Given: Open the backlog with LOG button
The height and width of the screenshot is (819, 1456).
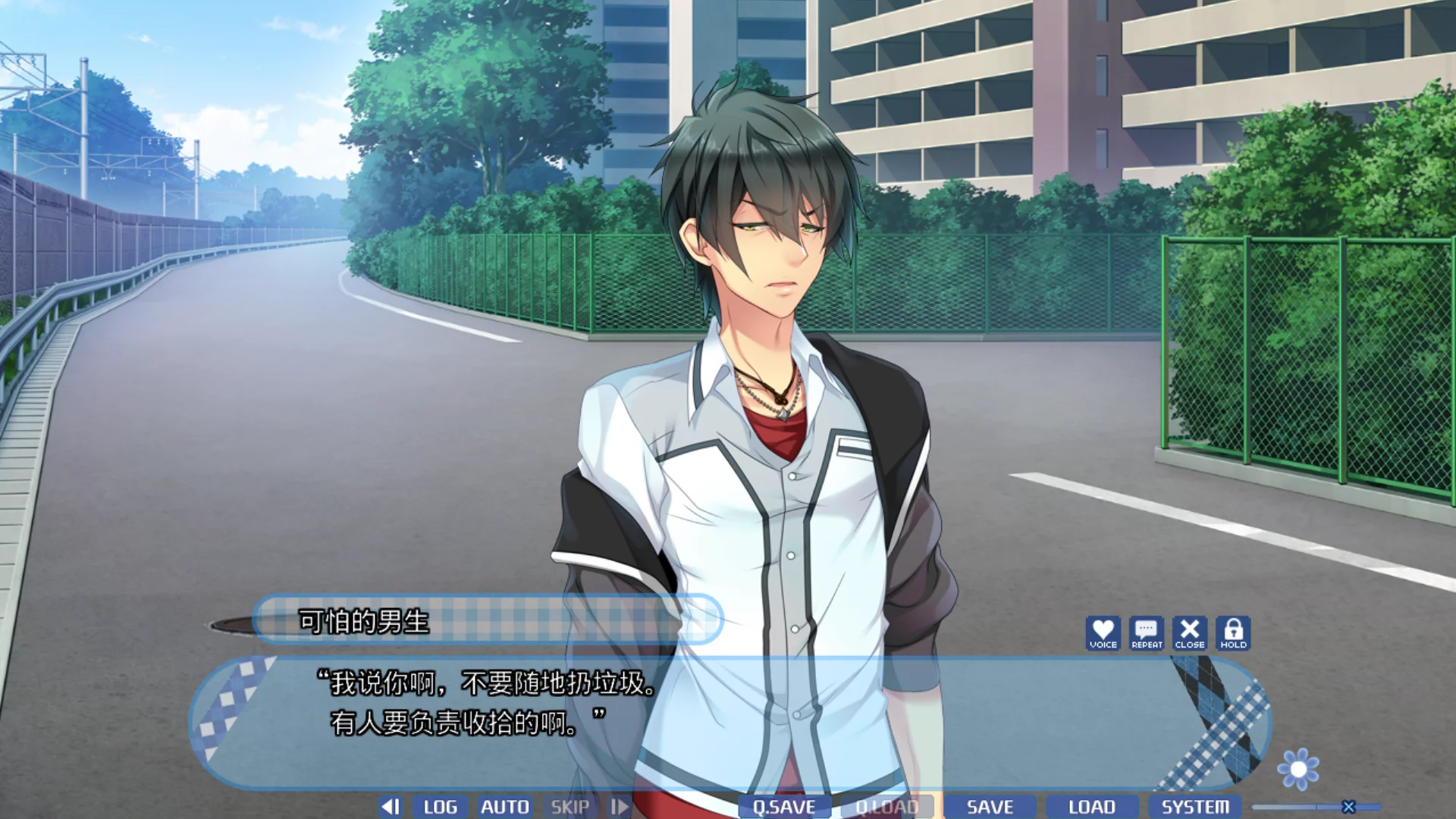Looking at the screenshot, I should point(440,807).
